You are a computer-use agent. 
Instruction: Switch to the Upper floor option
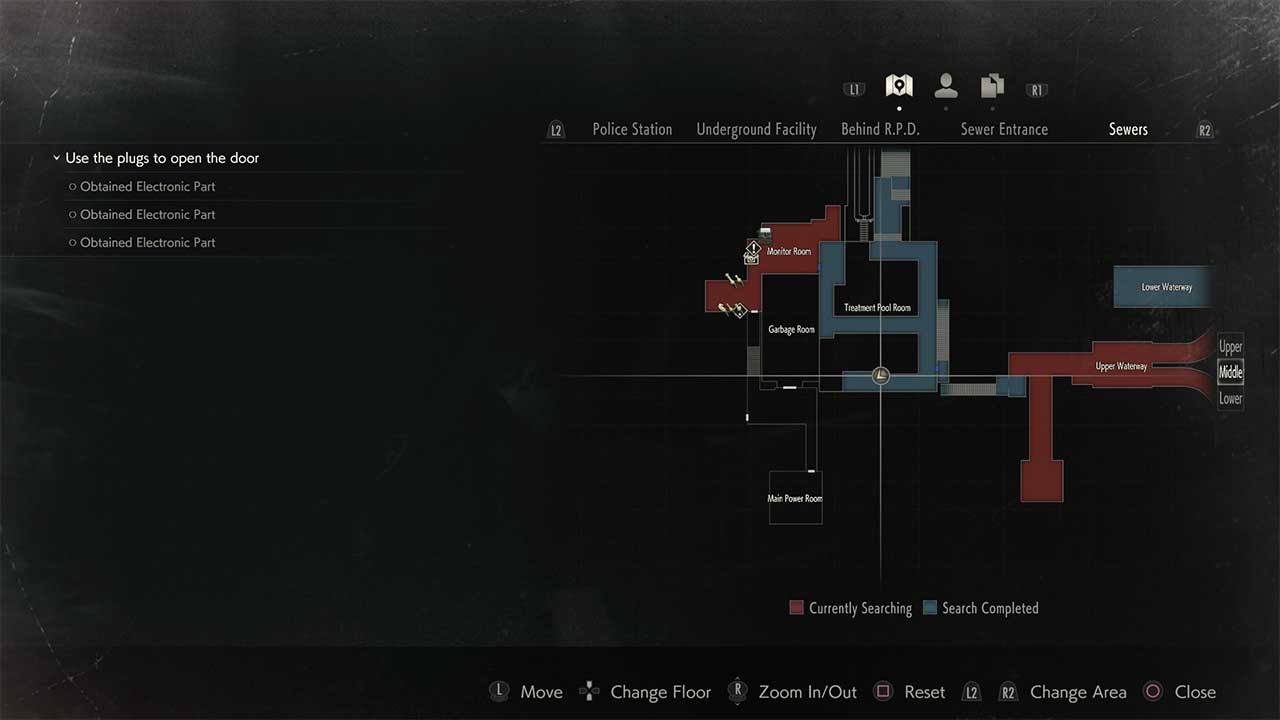1230,347
